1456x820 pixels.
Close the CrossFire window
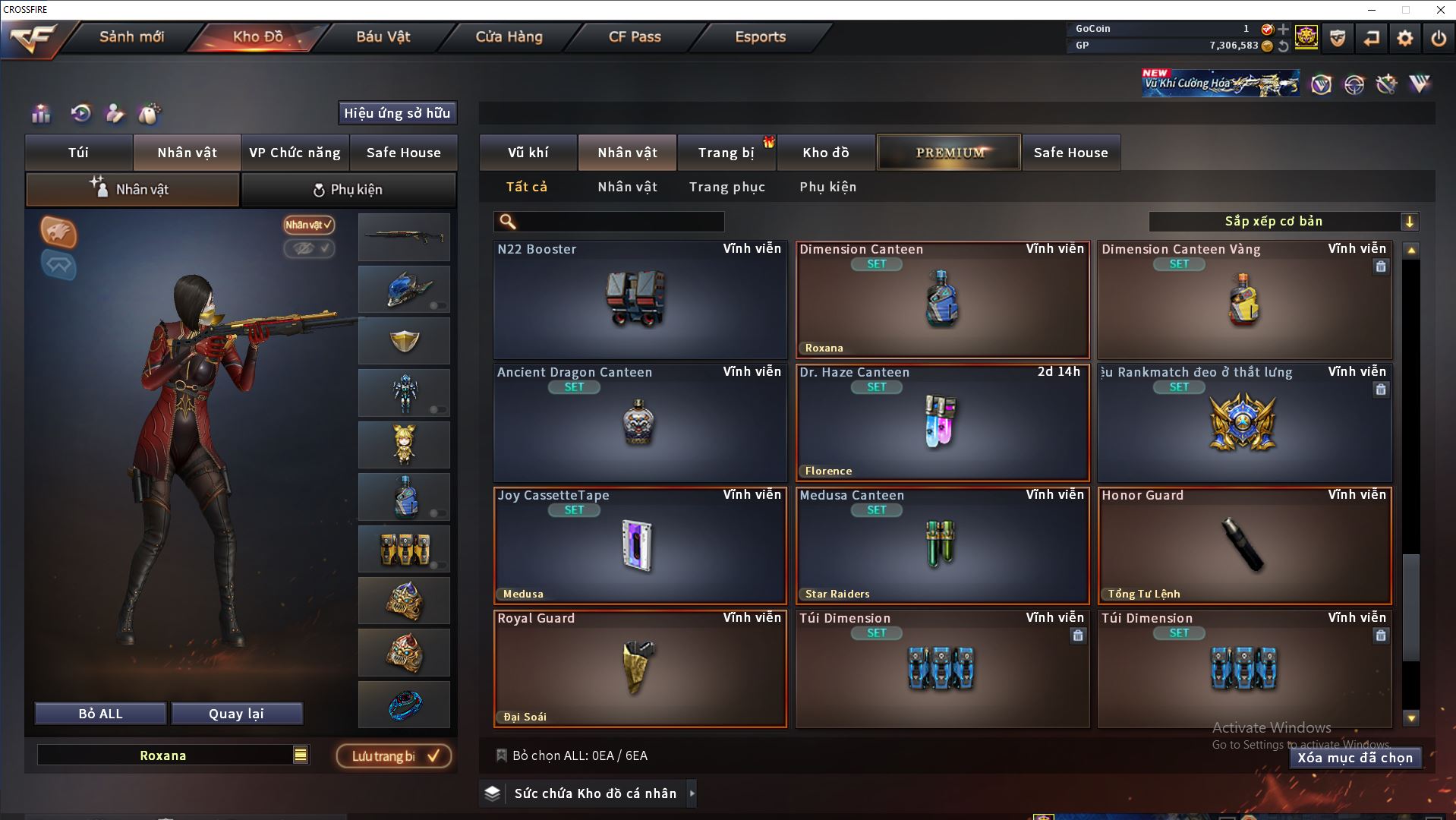pos(1440,10)
